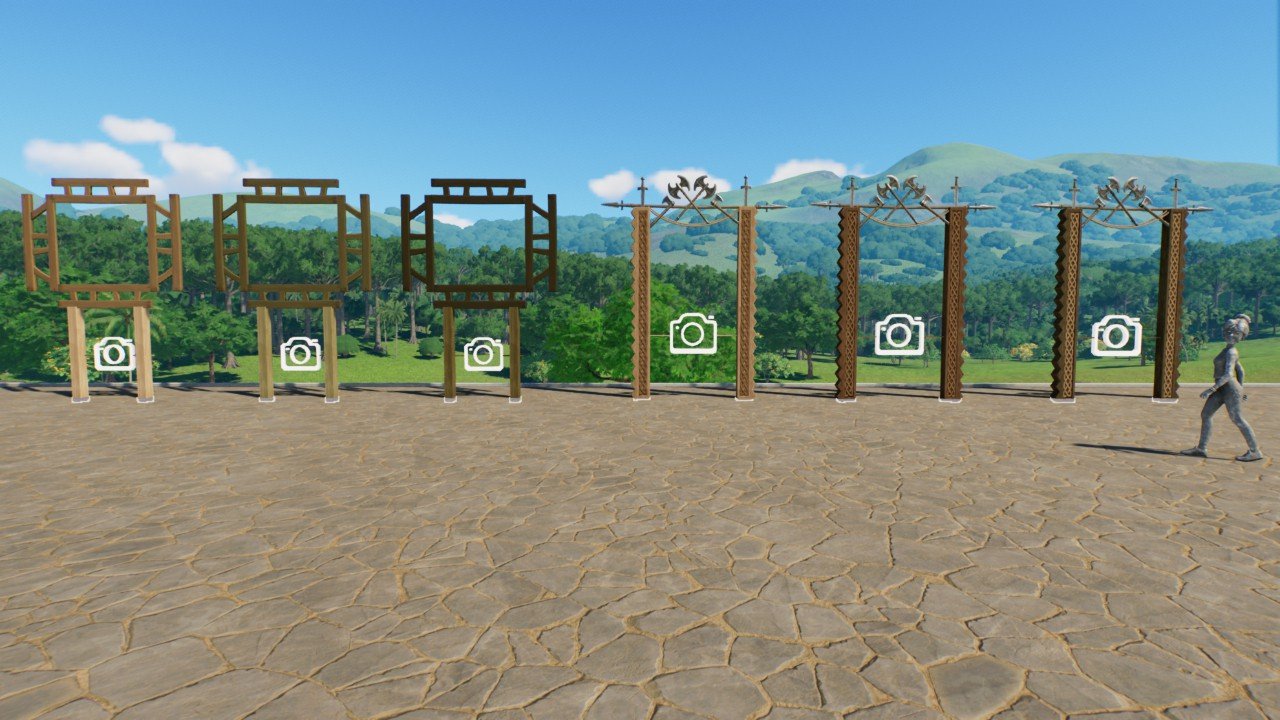
Task: Select the crossed axes ornament on the middle archway
Action: click(x=900, y=190)
